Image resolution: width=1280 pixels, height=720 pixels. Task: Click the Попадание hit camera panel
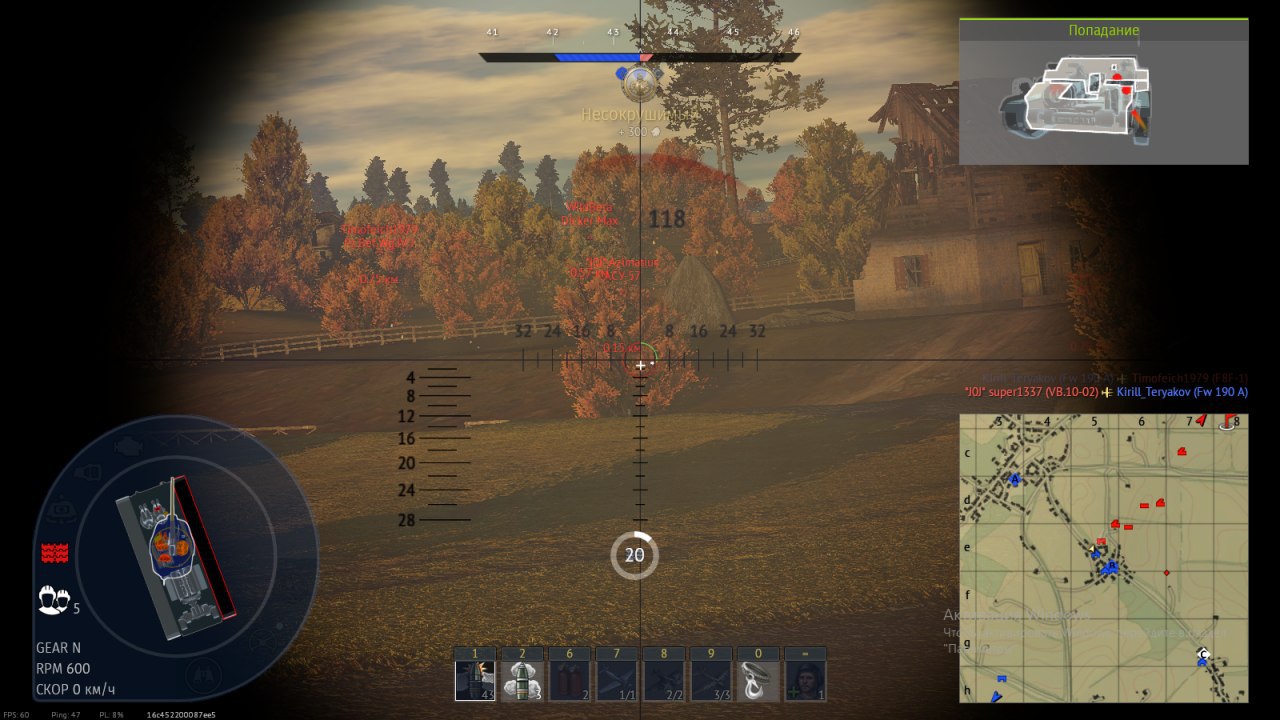tap(1103, 91)
